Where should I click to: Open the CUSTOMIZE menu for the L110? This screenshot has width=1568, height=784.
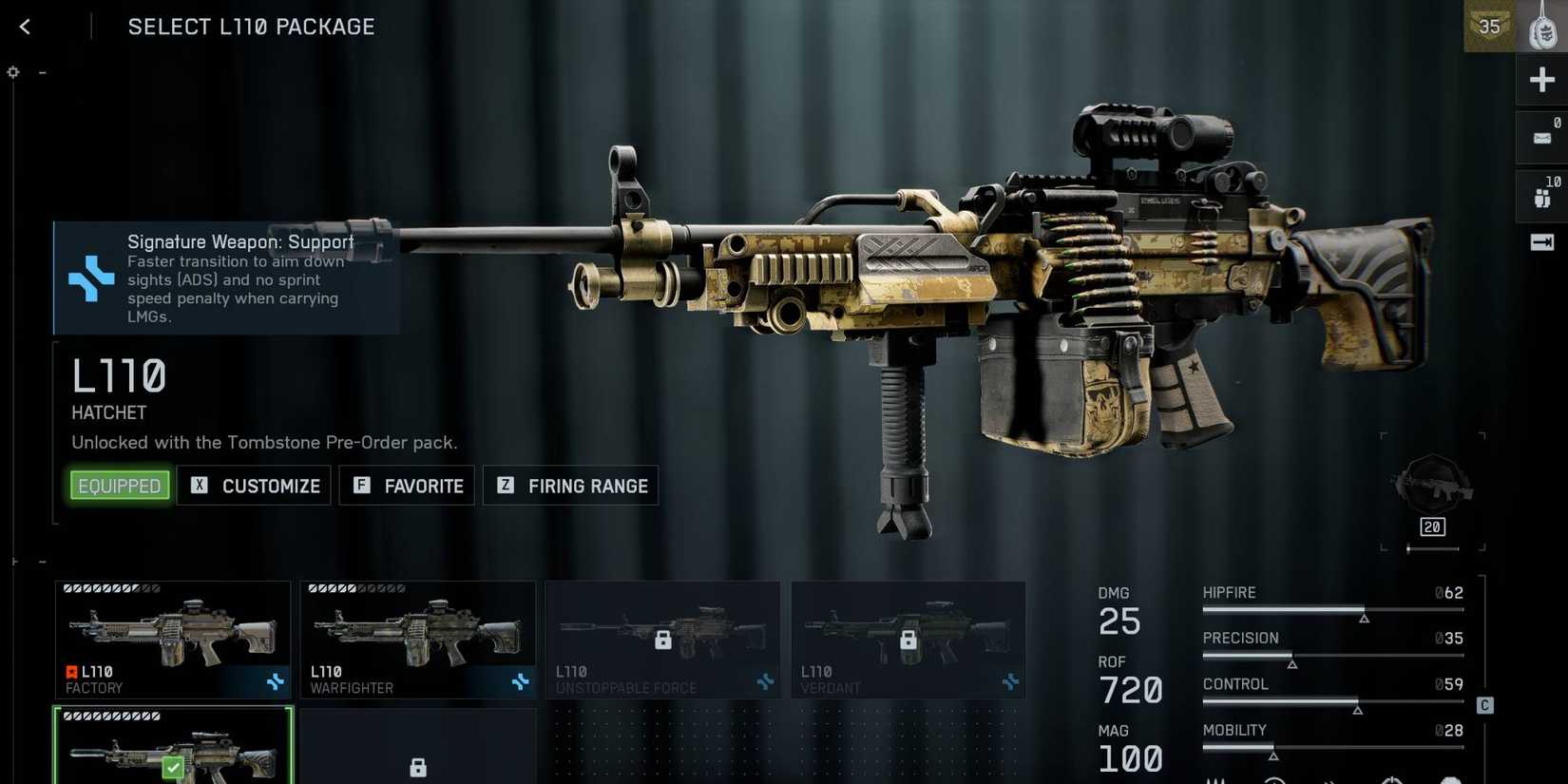click(254, 486)
